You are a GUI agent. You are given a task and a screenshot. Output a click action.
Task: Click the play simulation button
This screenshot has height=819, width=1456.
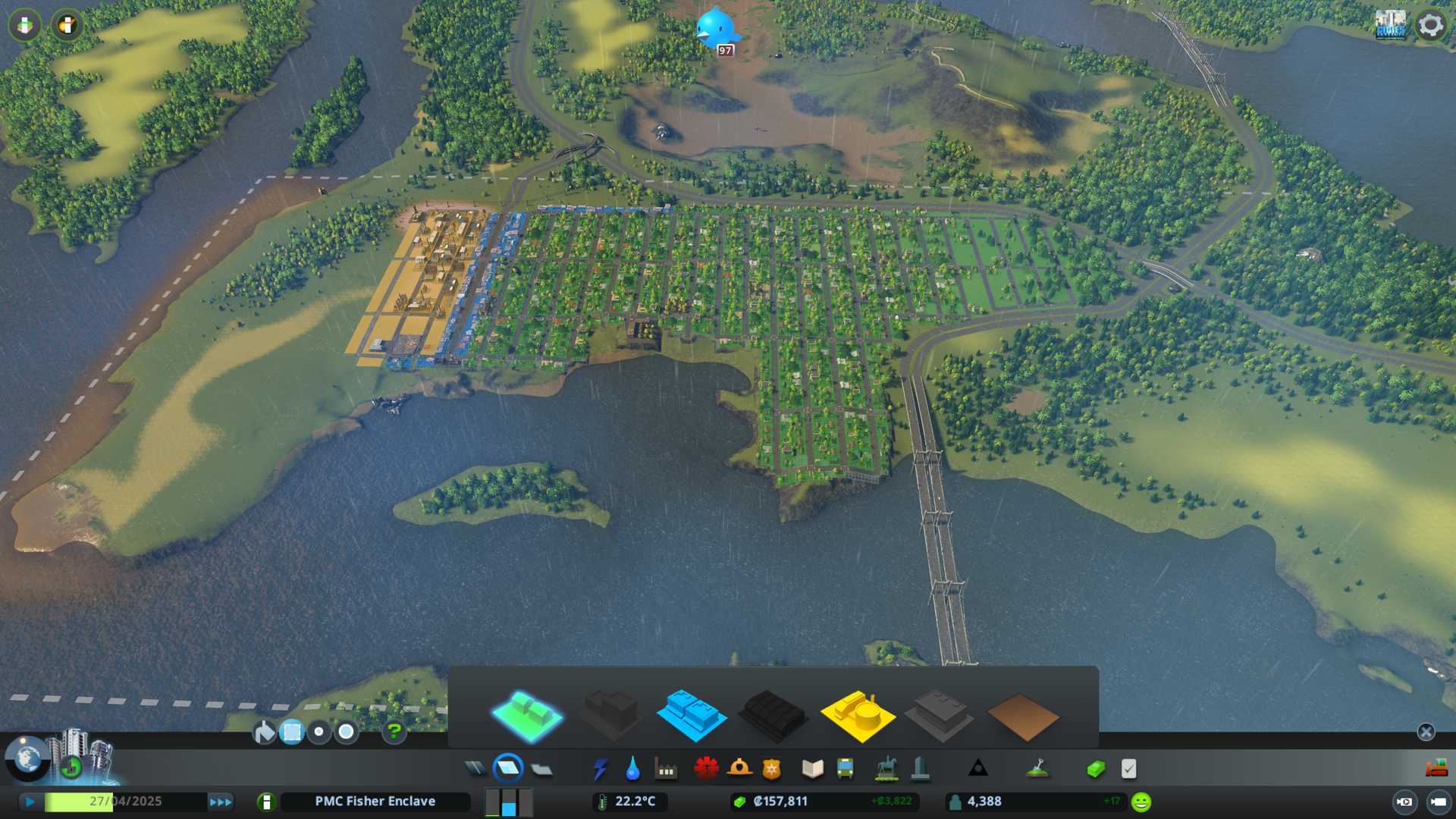coord(30,802)
